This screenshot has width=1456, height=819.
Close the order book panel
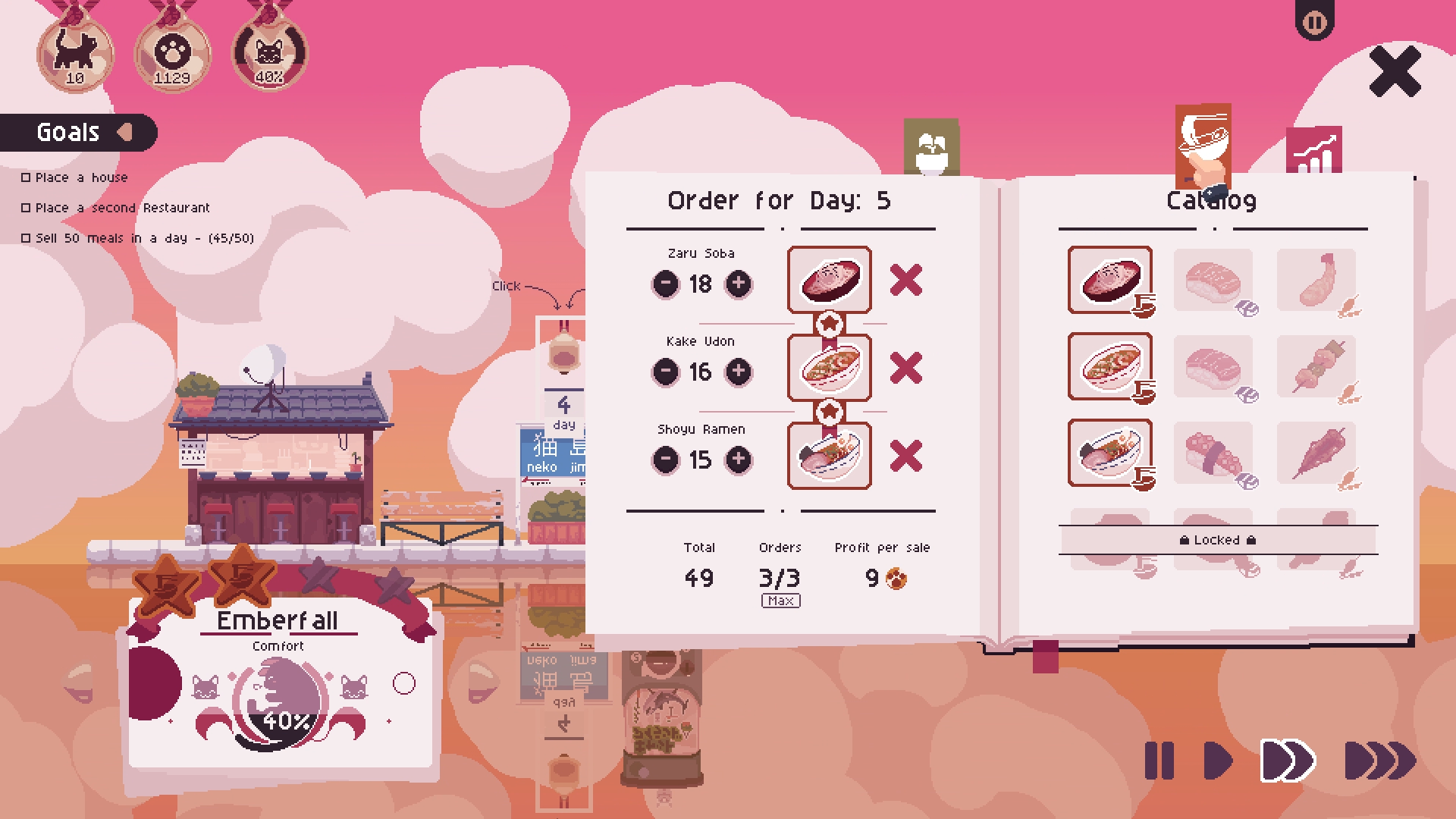pyautogui.click(x=1395, y=71)
